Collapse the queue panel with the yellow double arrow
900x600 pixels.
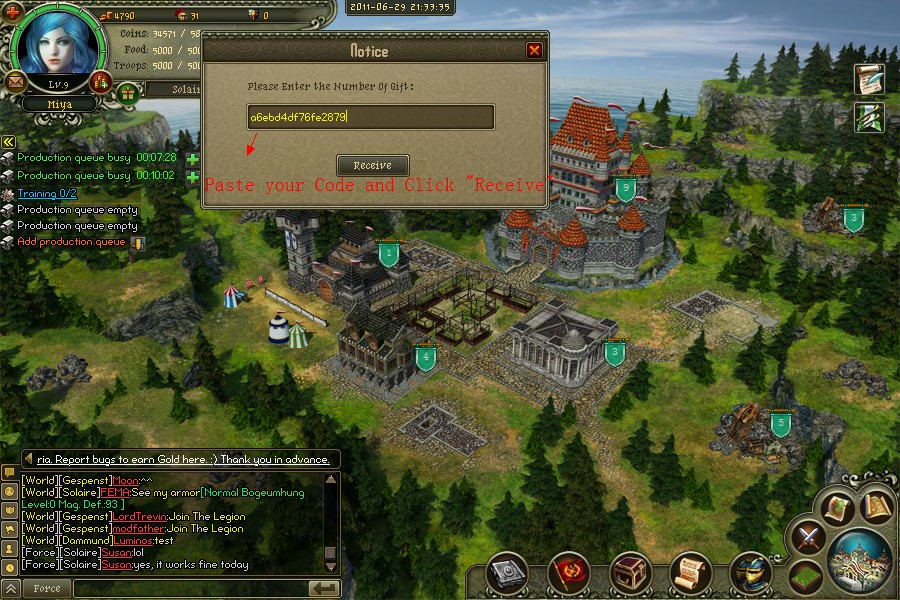(x=8, y=142)
